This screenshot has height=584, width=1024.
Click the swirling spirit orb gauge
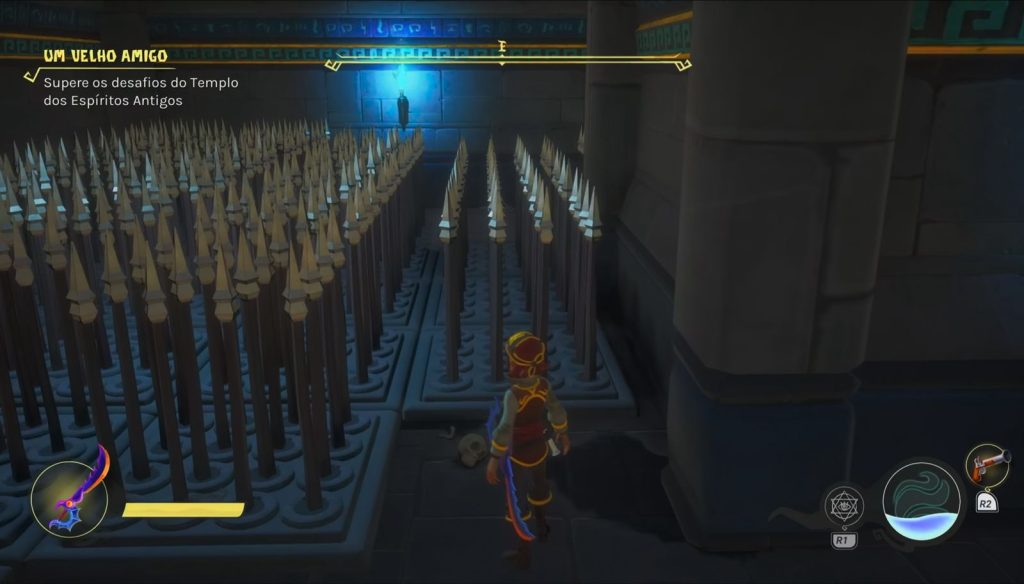(923, 502)
